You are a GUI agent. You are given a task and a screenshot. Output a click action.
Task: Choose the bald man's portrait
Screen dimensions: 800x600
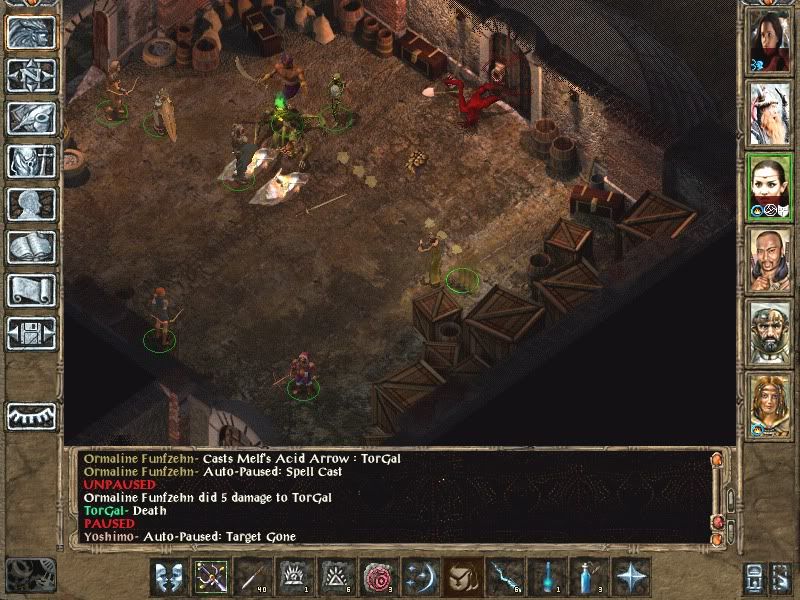770,260
